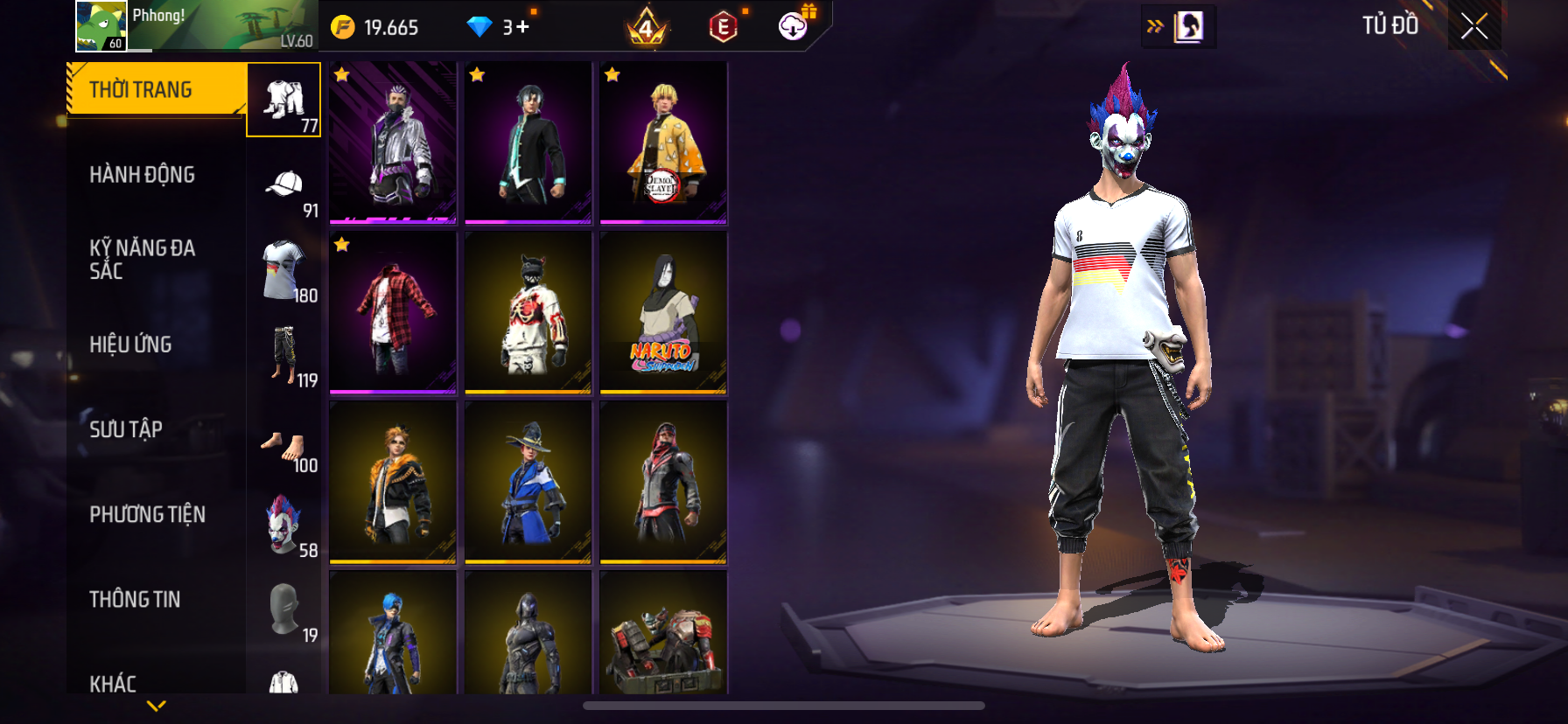
Task: Choose the red plaid shirt outfit
Action: (x=393, y=312)
